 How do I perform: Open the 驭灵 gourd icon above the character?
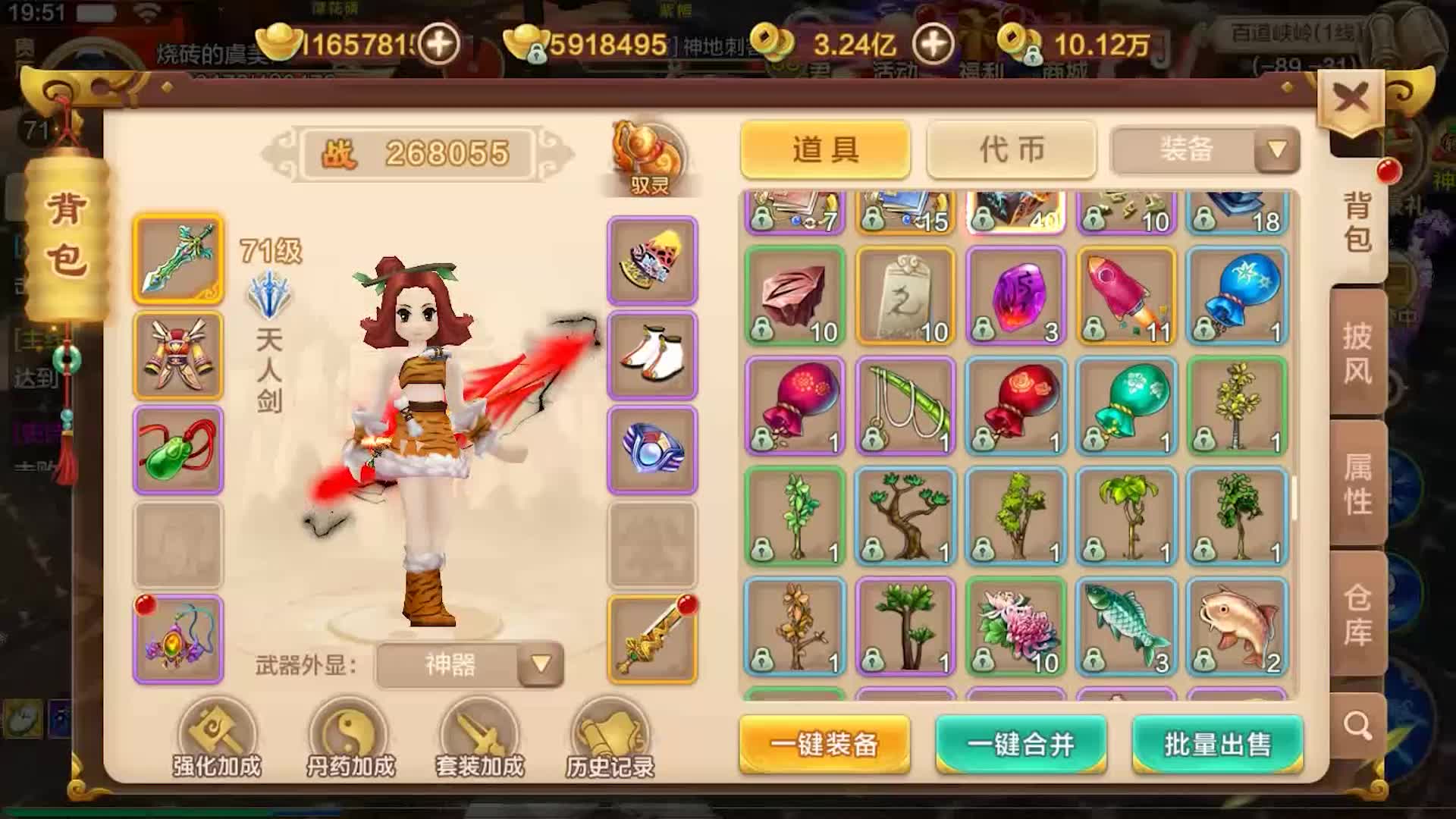pos(651,152)
